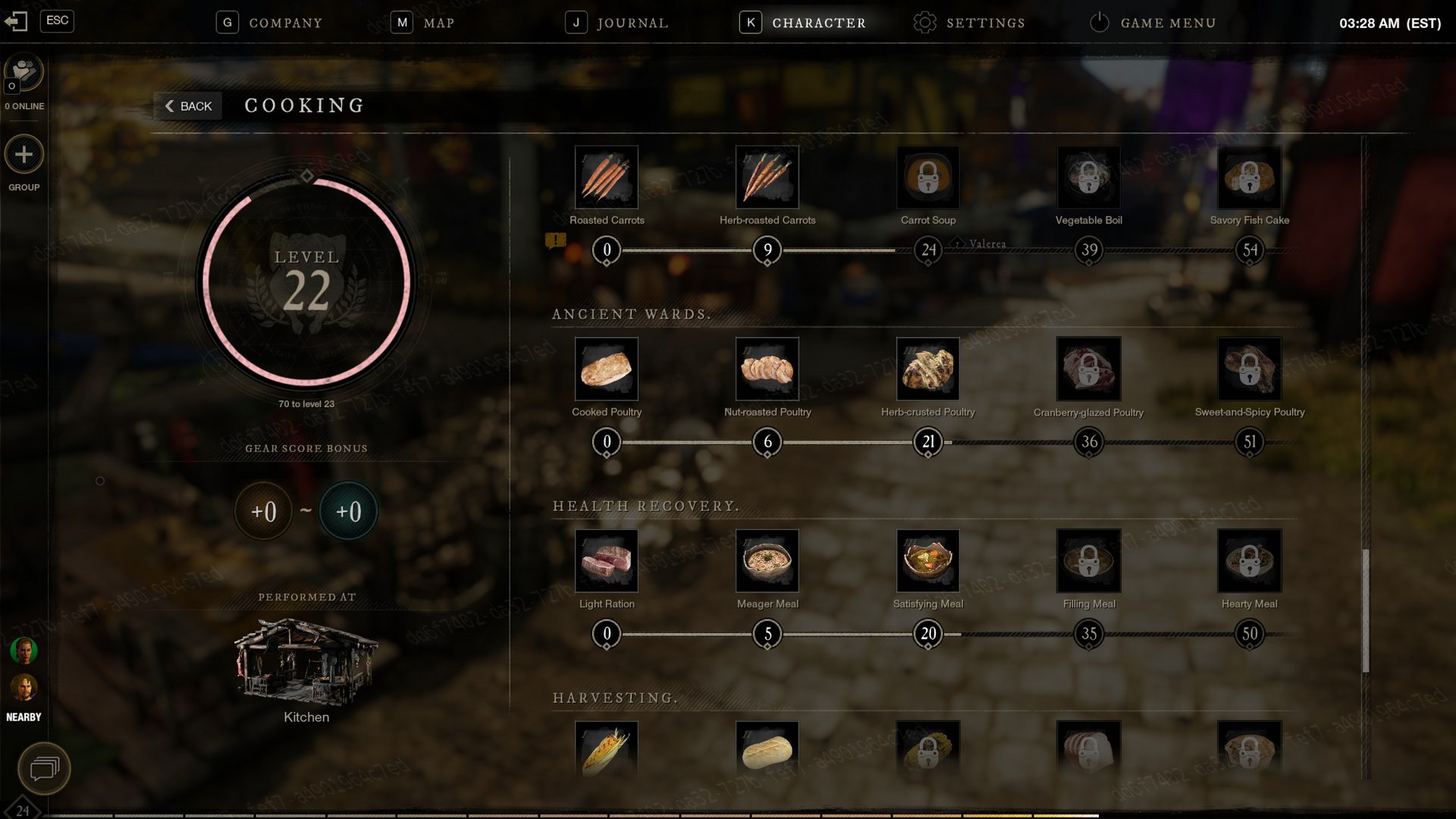Click the Kitchen crafting station image
Screen dimensions: 1456x819
306,660
